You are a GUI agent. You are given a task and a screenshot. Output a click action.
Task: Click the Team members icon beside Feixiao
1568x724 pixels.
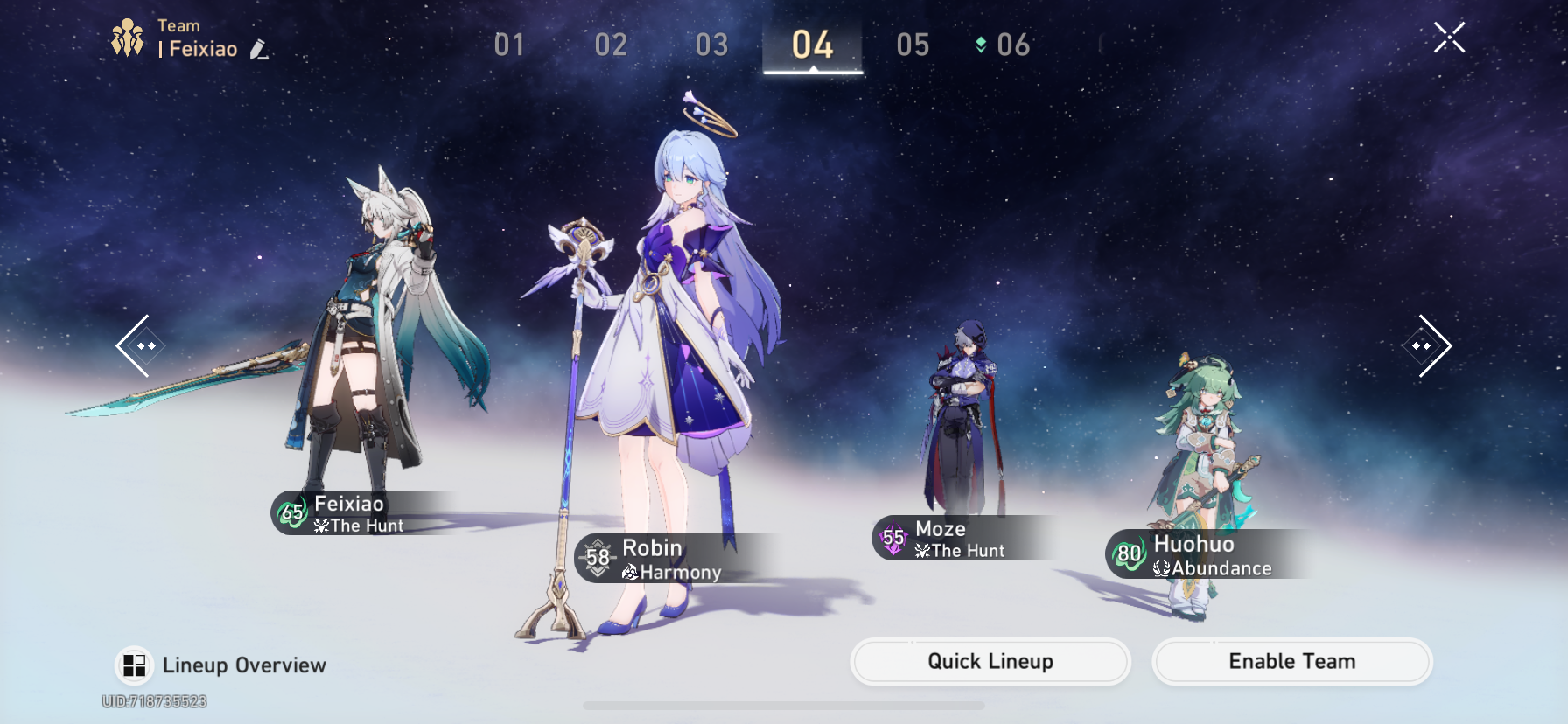pyautogui.click(x=126, y=36)
